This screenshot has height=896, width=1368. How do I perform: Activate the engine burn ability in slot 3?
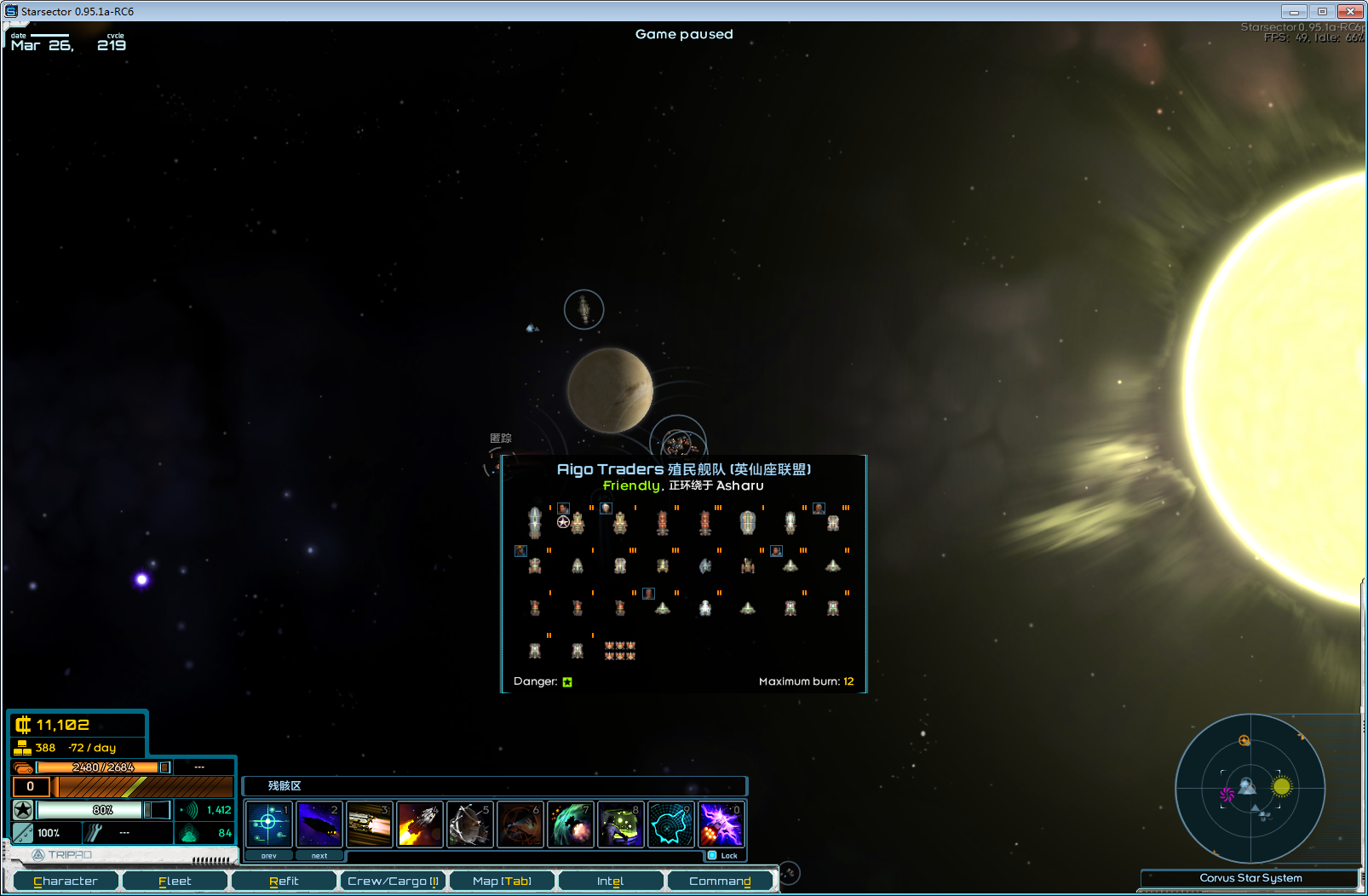click(x=370, y=824)
